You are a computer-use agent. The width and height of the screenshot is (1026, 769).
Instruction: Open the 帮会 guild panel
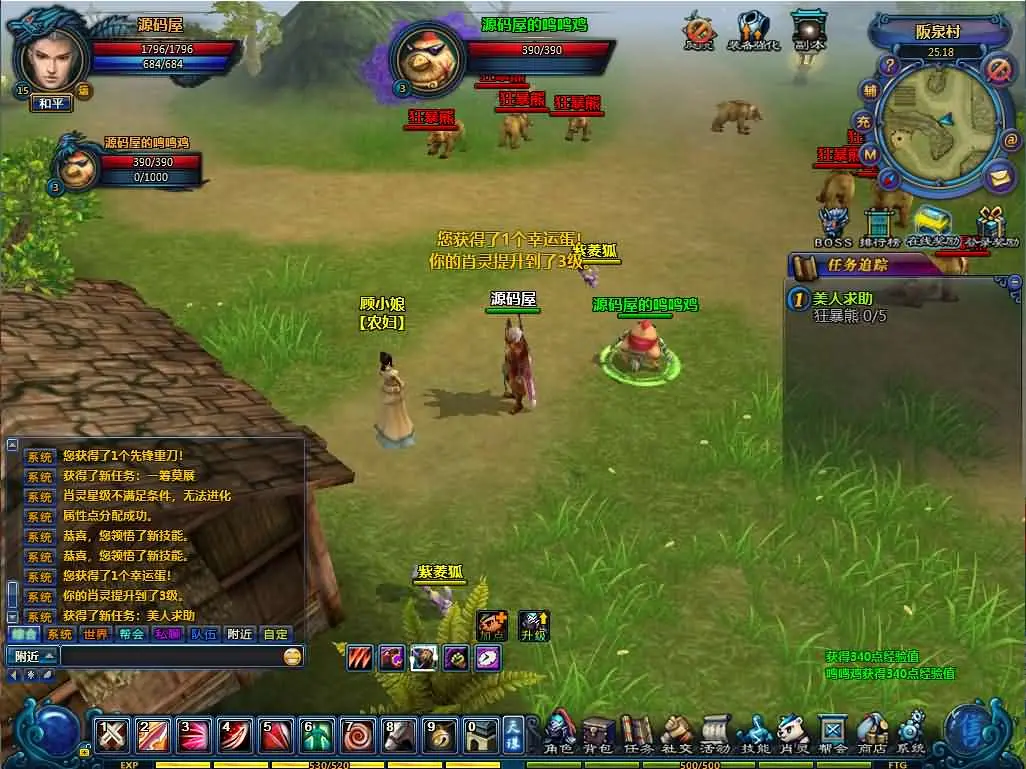832,735
